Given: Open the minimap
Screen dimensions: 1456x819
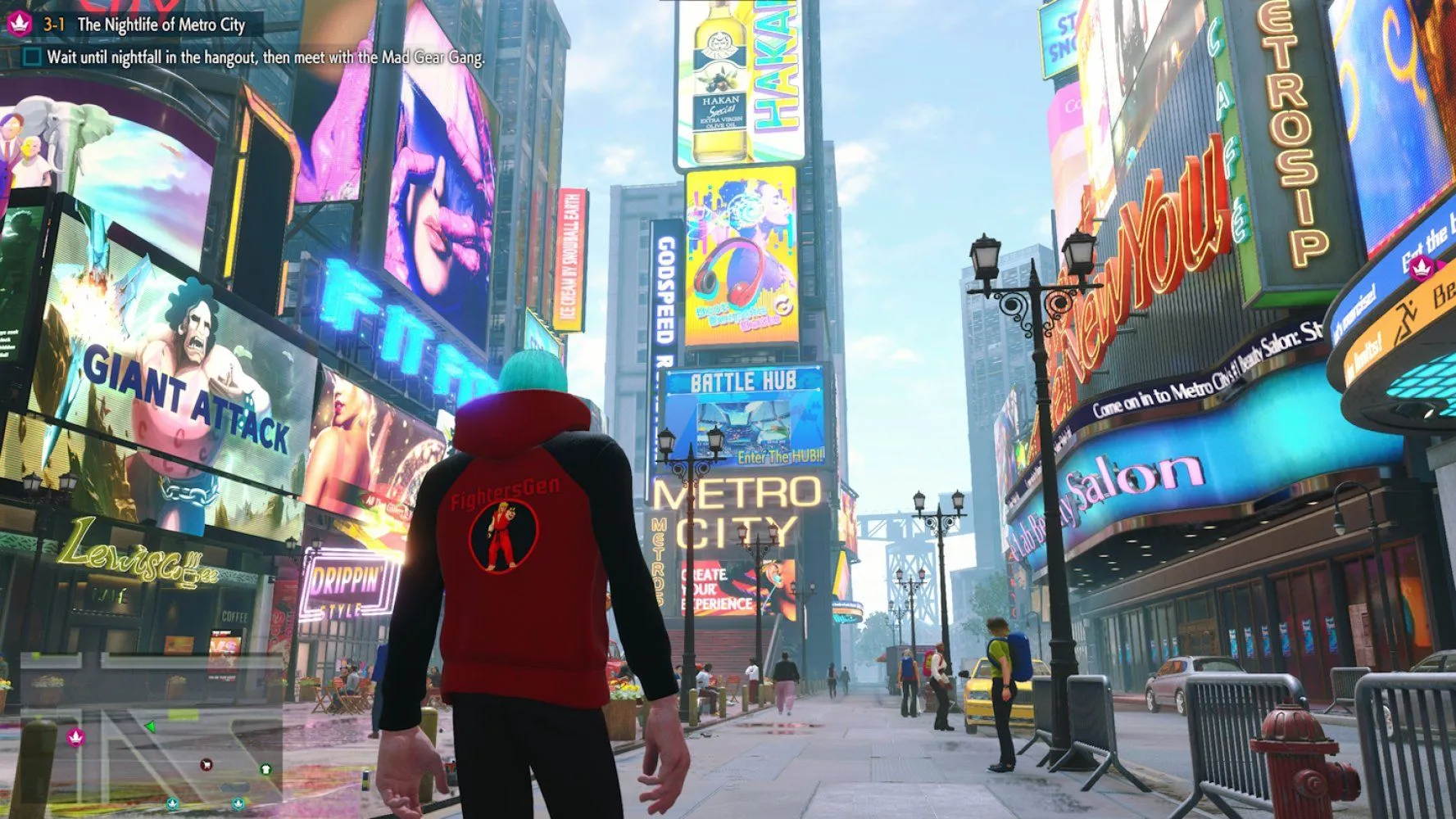Looking at the screenshot, I should [152, 731].
